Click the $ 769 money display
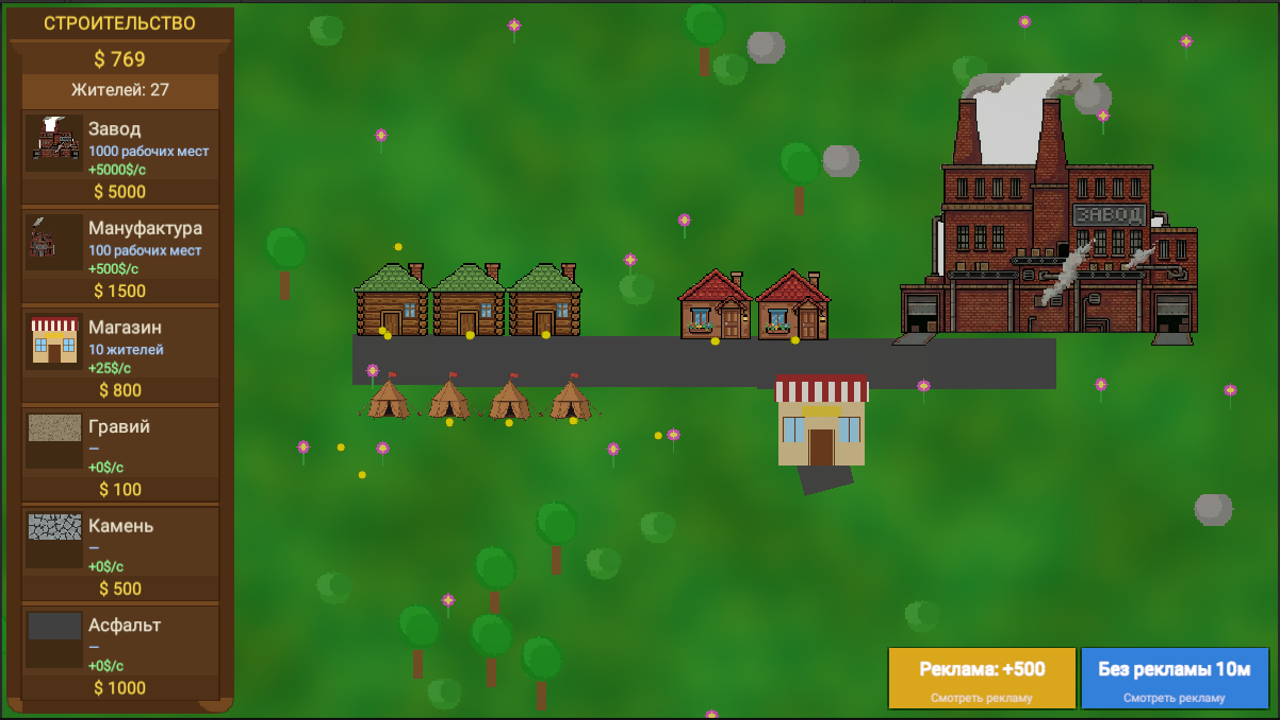Screen dimensions: 1280x720 tap(118, 59)
